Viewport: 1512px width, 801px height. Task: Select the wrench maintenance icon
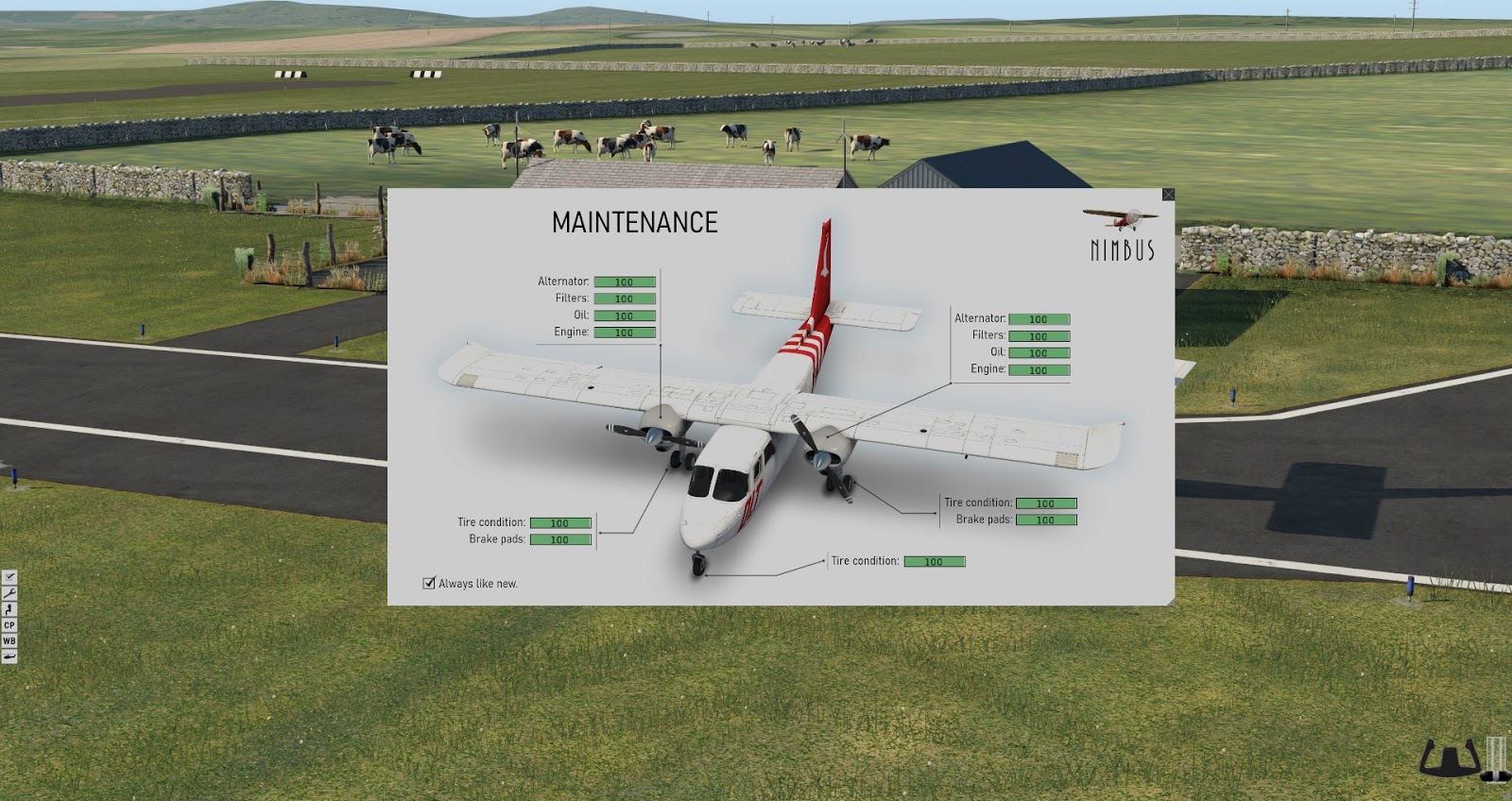9,592
